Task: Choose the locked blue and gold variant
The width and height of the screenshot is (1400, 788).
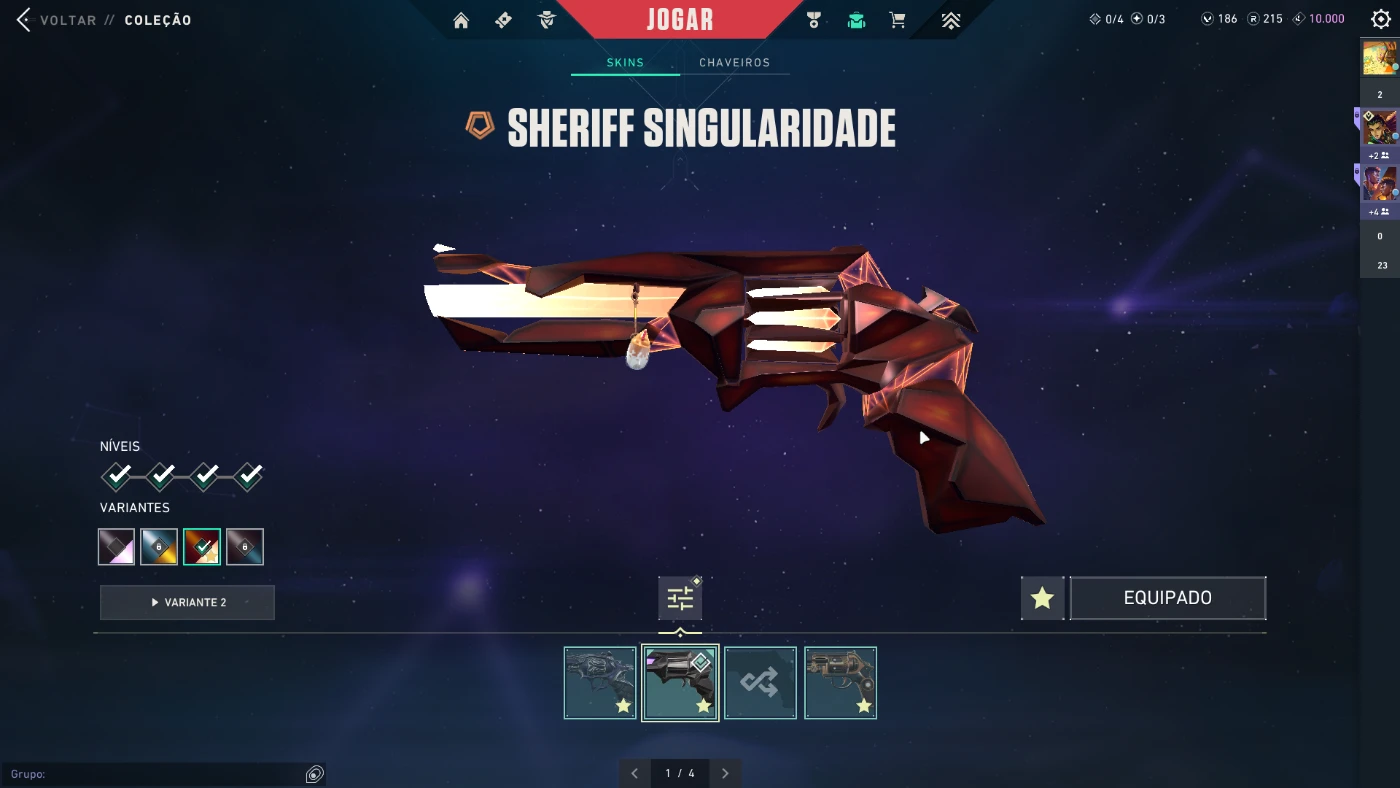Action: click(159, 547)
